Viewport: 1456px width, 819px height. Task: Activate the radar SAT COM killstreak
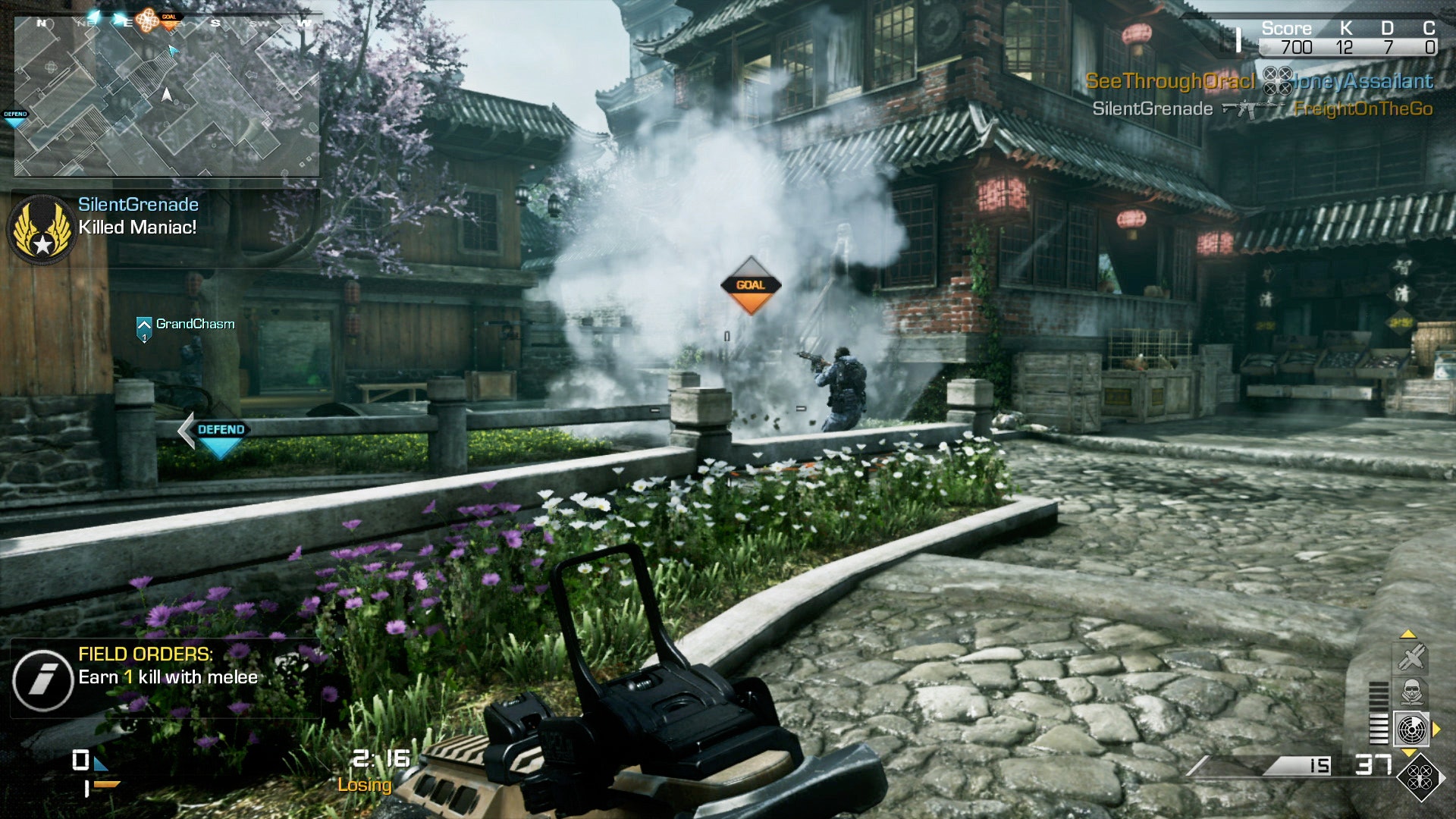1411,730
